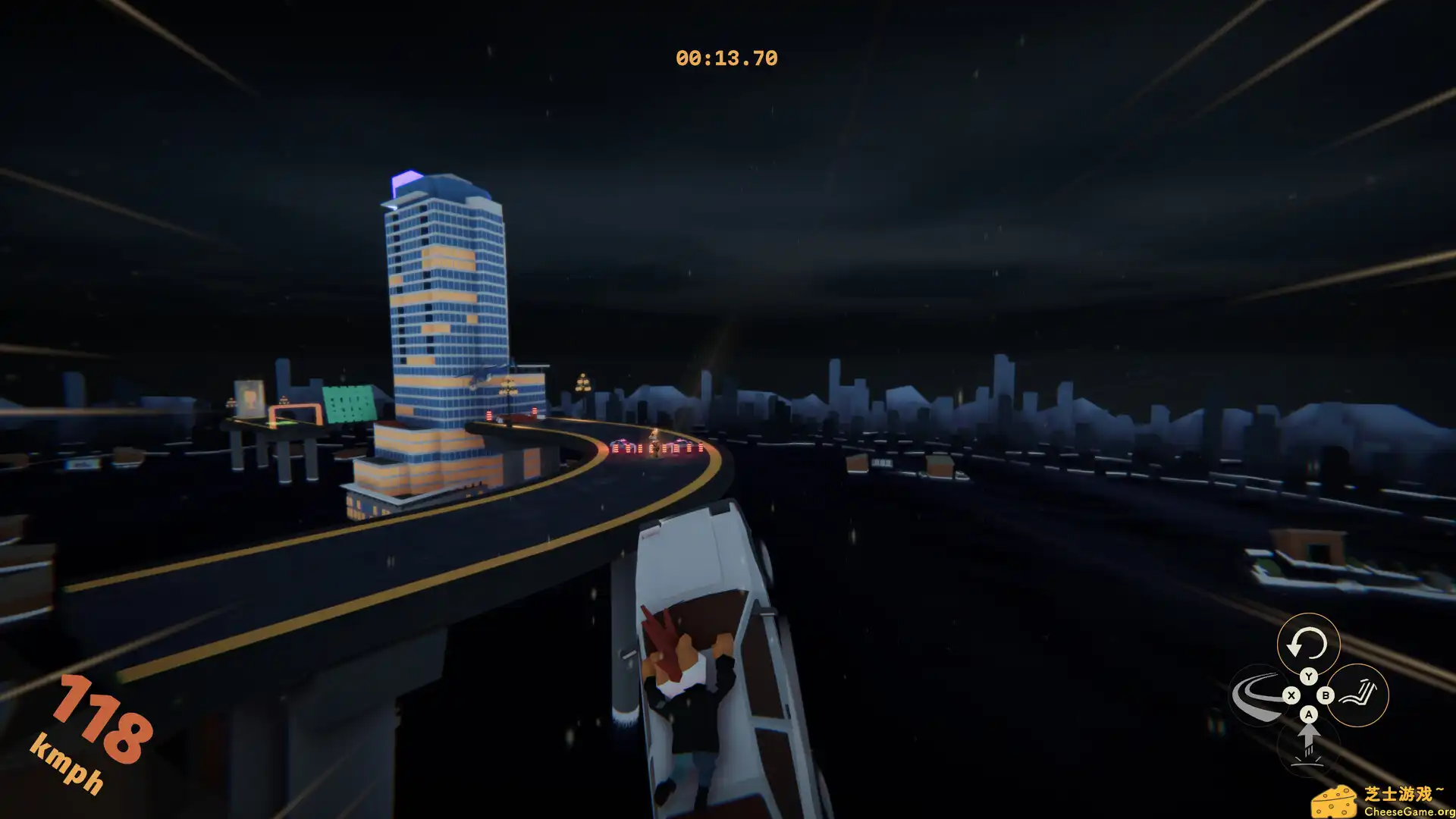Click the B face button prompt
This screenshot has width=1456, height=819.
1326,695
